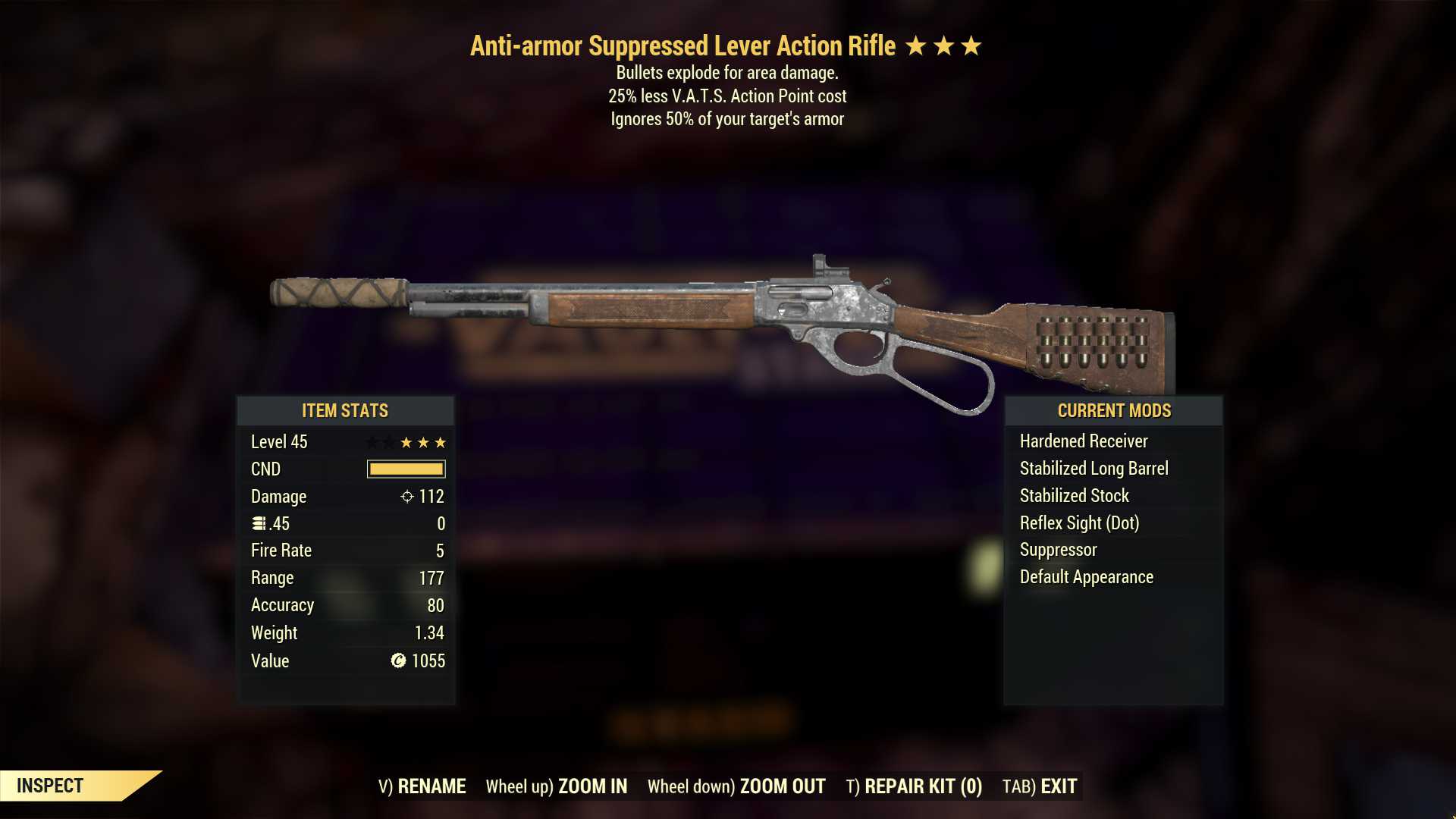Expand the CURRENT MODS panel header

(x=1113, y=411)
